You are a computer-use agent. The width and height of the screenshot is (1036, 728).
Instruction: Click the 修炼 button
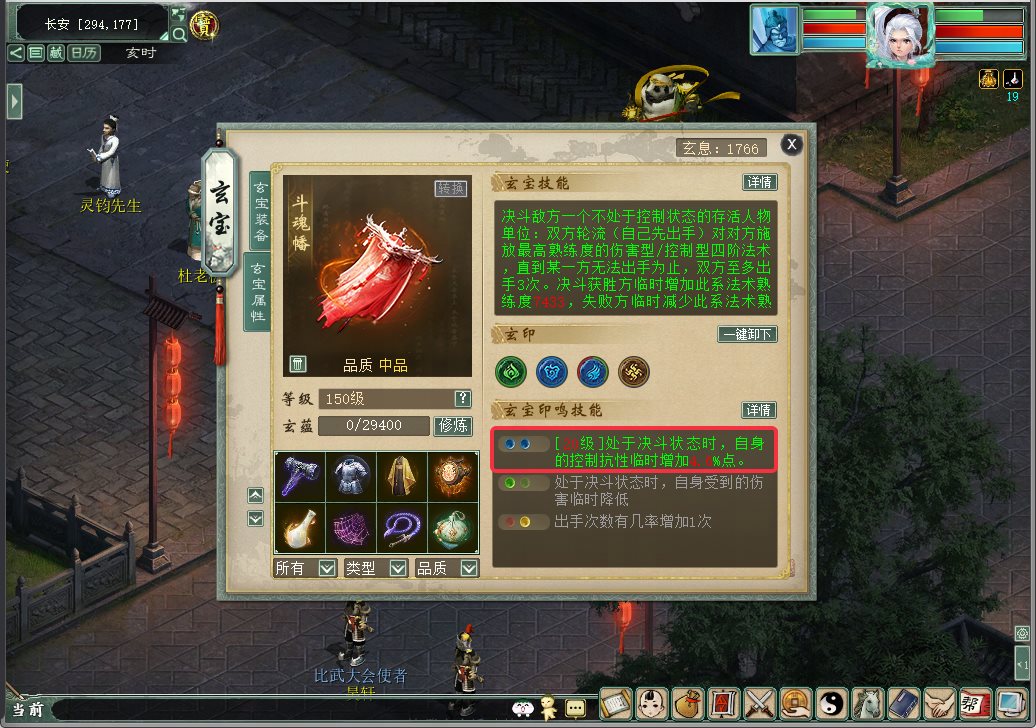(x=452, y=426)
